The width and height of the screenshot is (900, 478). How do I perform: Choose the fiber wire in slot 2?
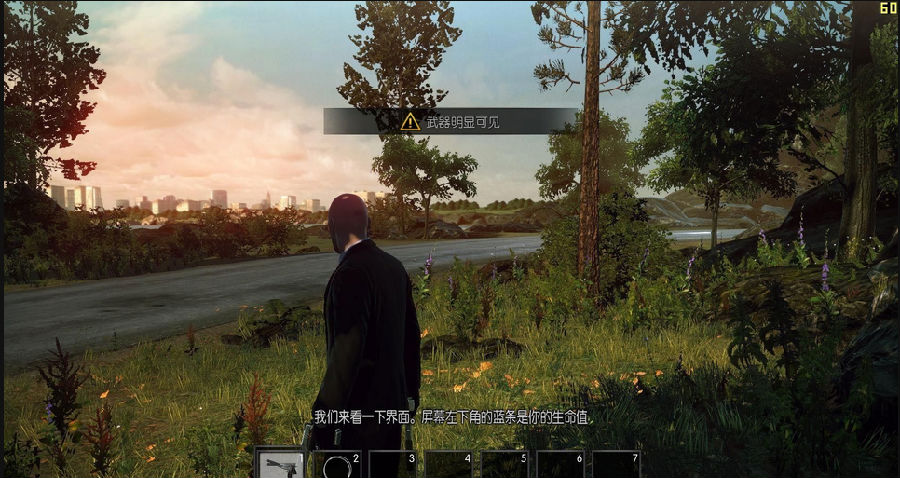[337, 464]
